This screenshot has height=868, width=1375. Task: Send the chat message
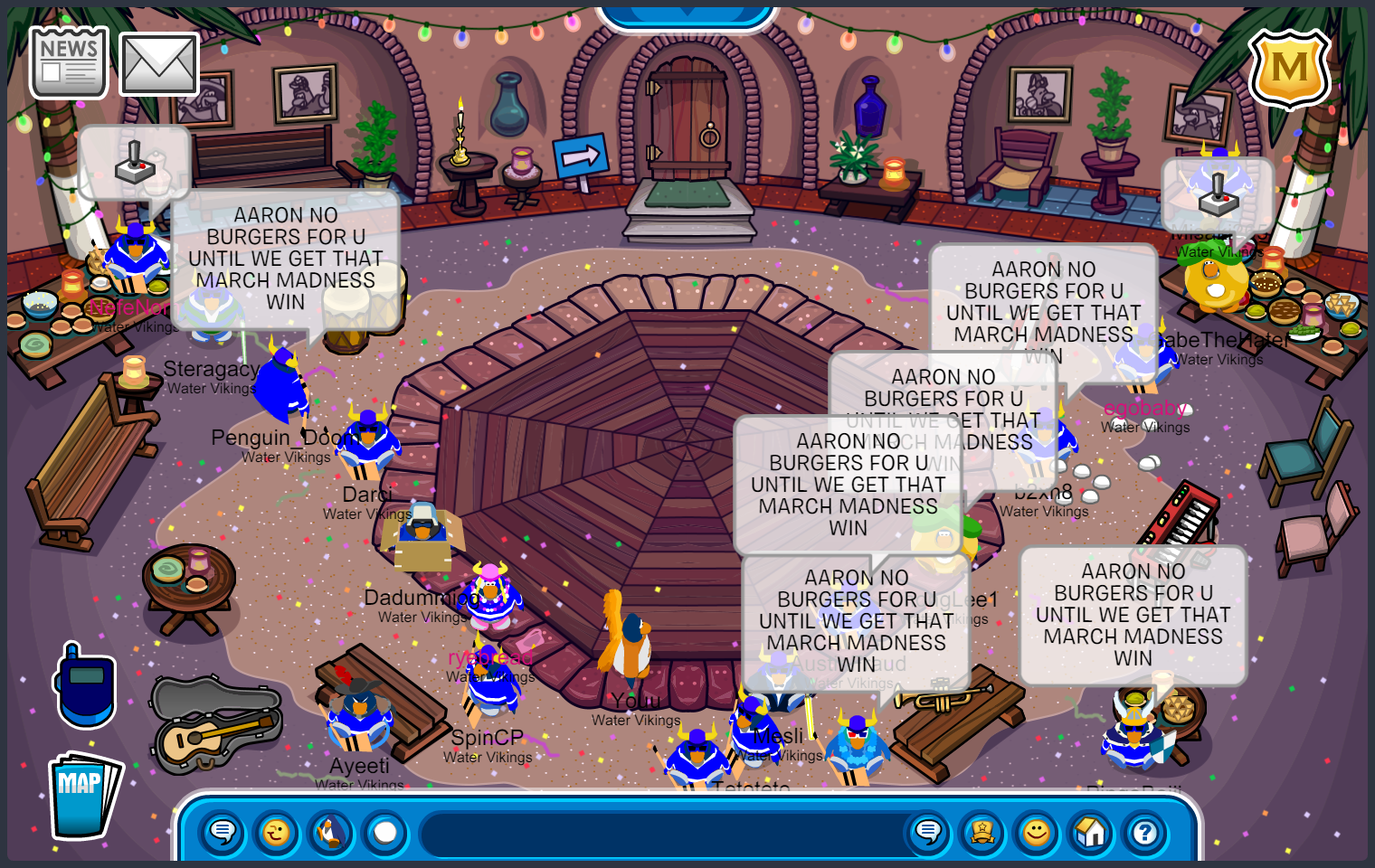tap(928, 832)
